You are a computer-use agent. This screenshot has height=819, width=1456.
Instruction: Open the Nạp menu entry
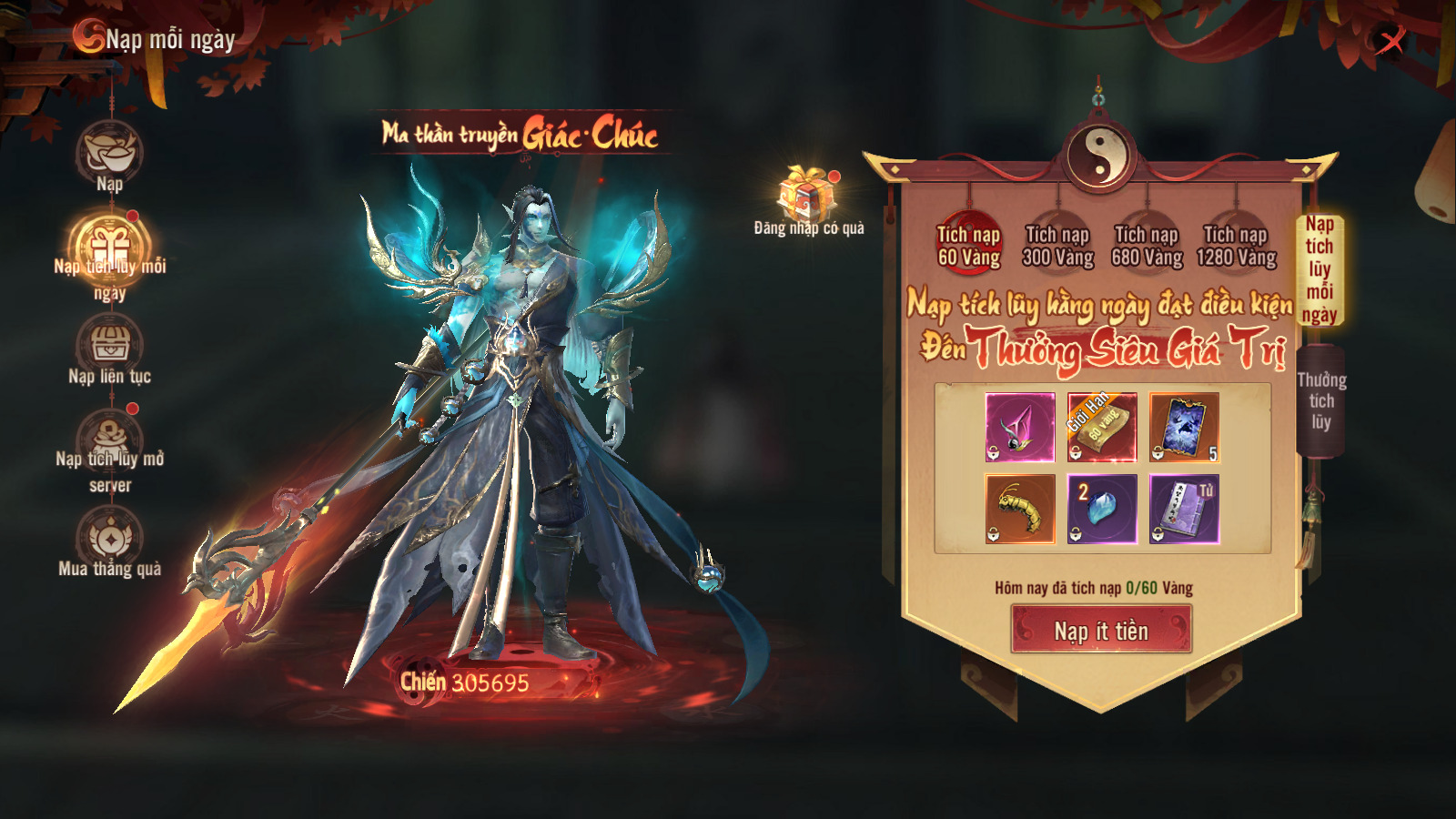109,155
